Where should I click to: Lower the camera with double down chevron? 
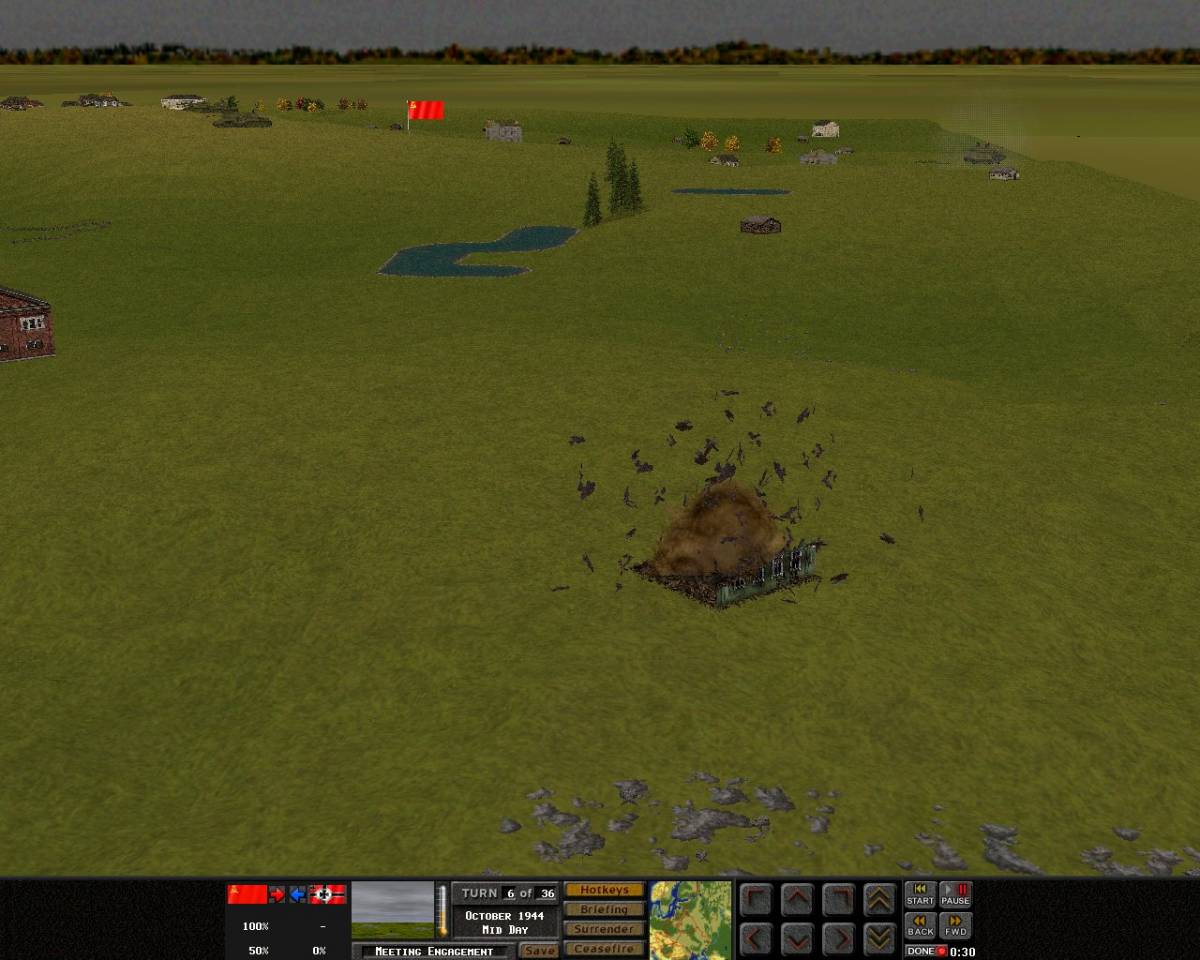[879, 938]
